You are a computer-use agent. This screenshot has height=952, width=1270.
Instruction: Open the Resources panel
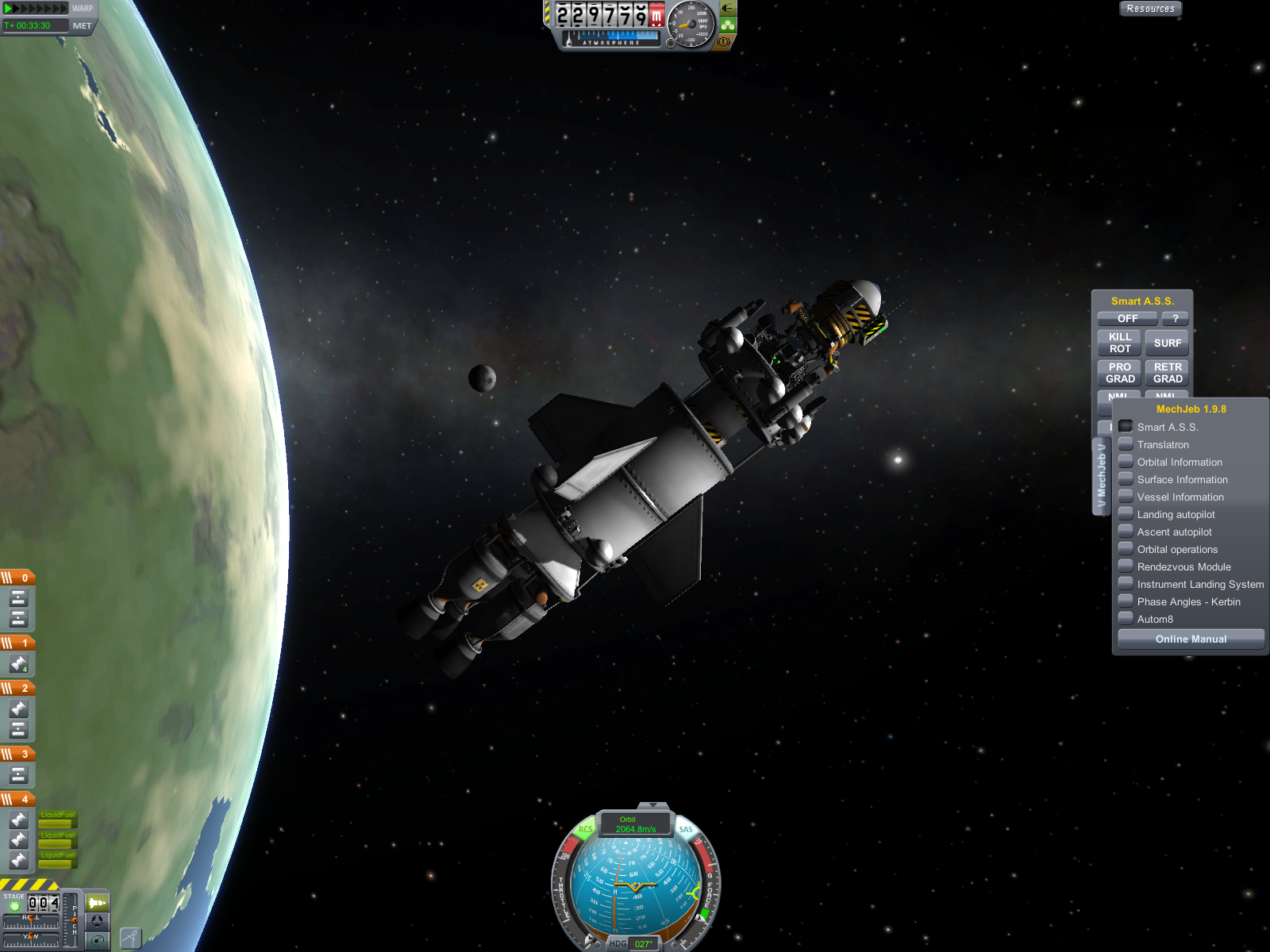[x=1150, y=9]
